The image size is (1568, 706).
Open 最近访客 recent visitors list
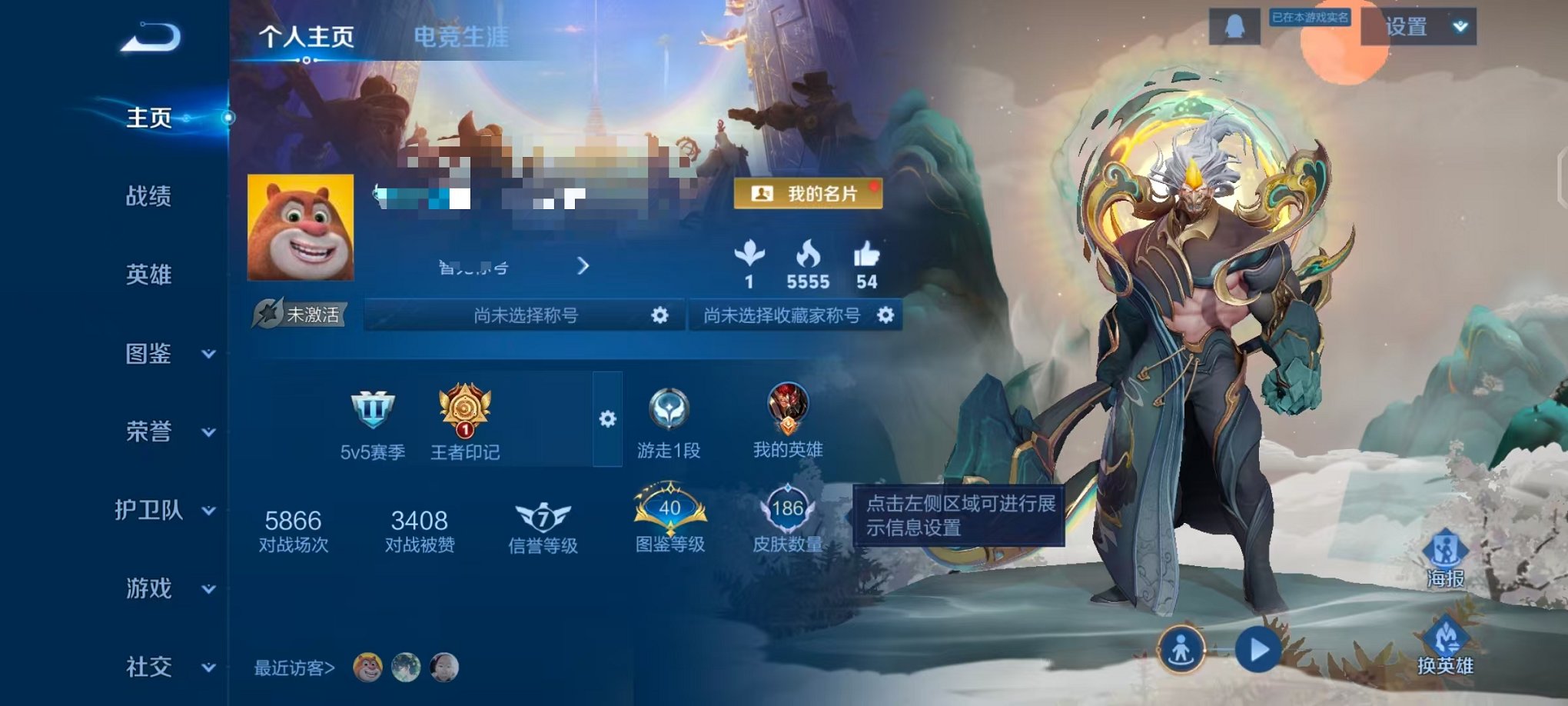pyautogui.click(x=294, y=669)
